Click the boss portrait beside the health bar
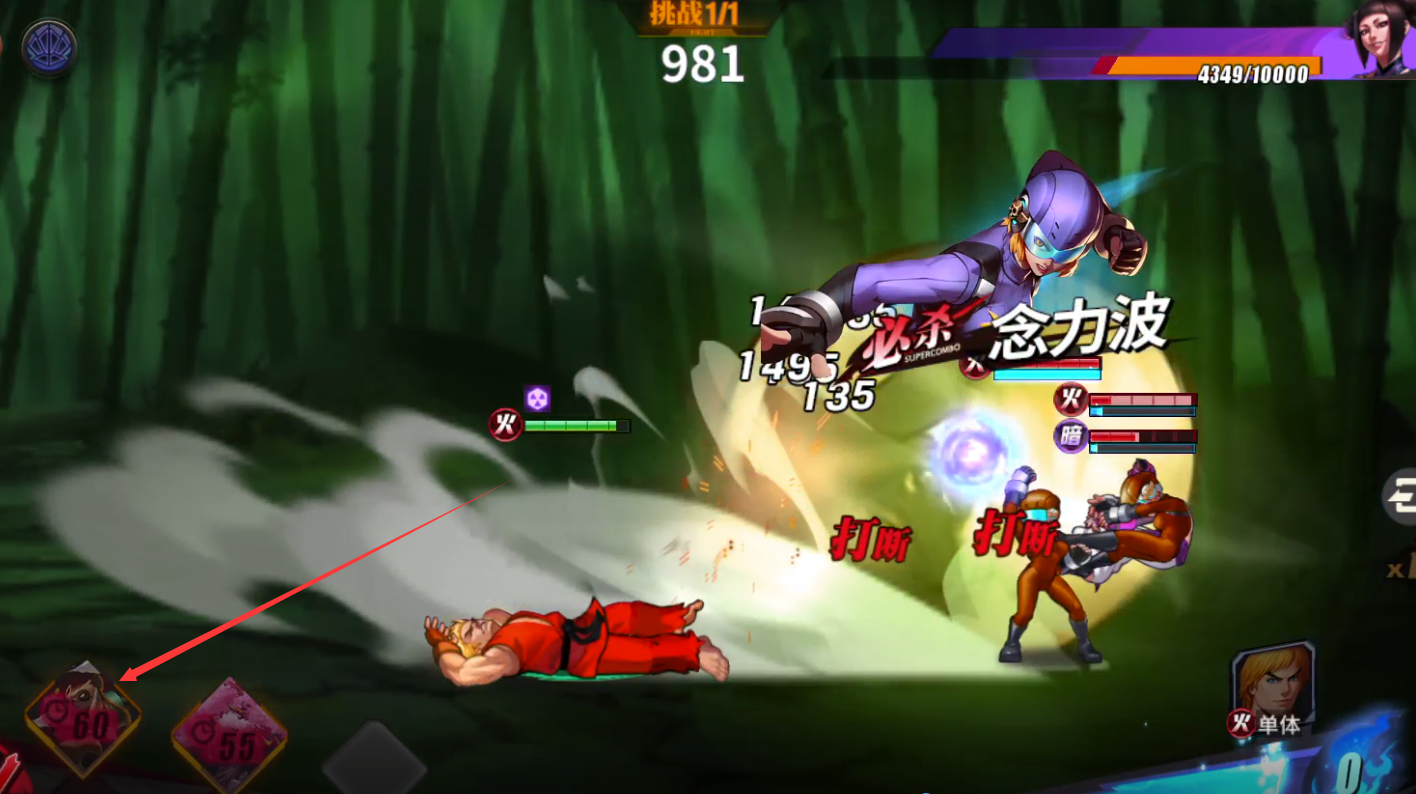 pos(1379,40)
